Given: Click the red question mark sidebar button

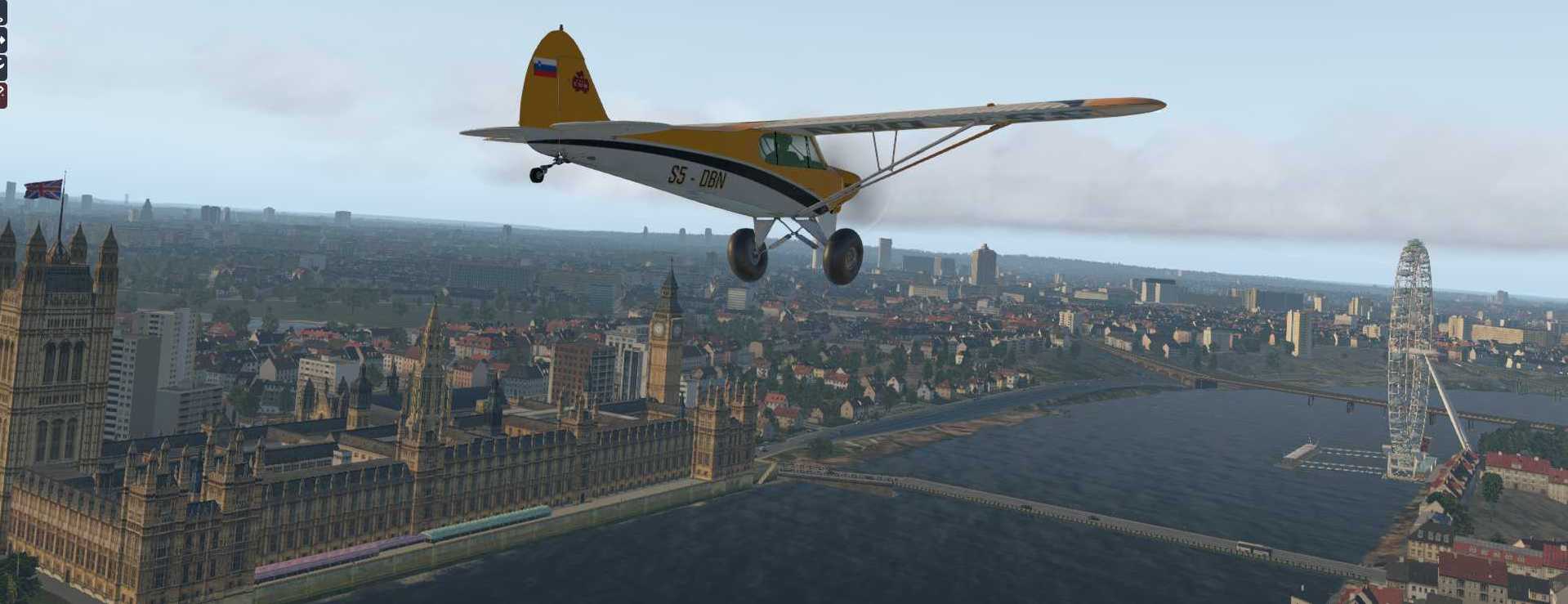Looking at the screenshot, I should 2,94.
